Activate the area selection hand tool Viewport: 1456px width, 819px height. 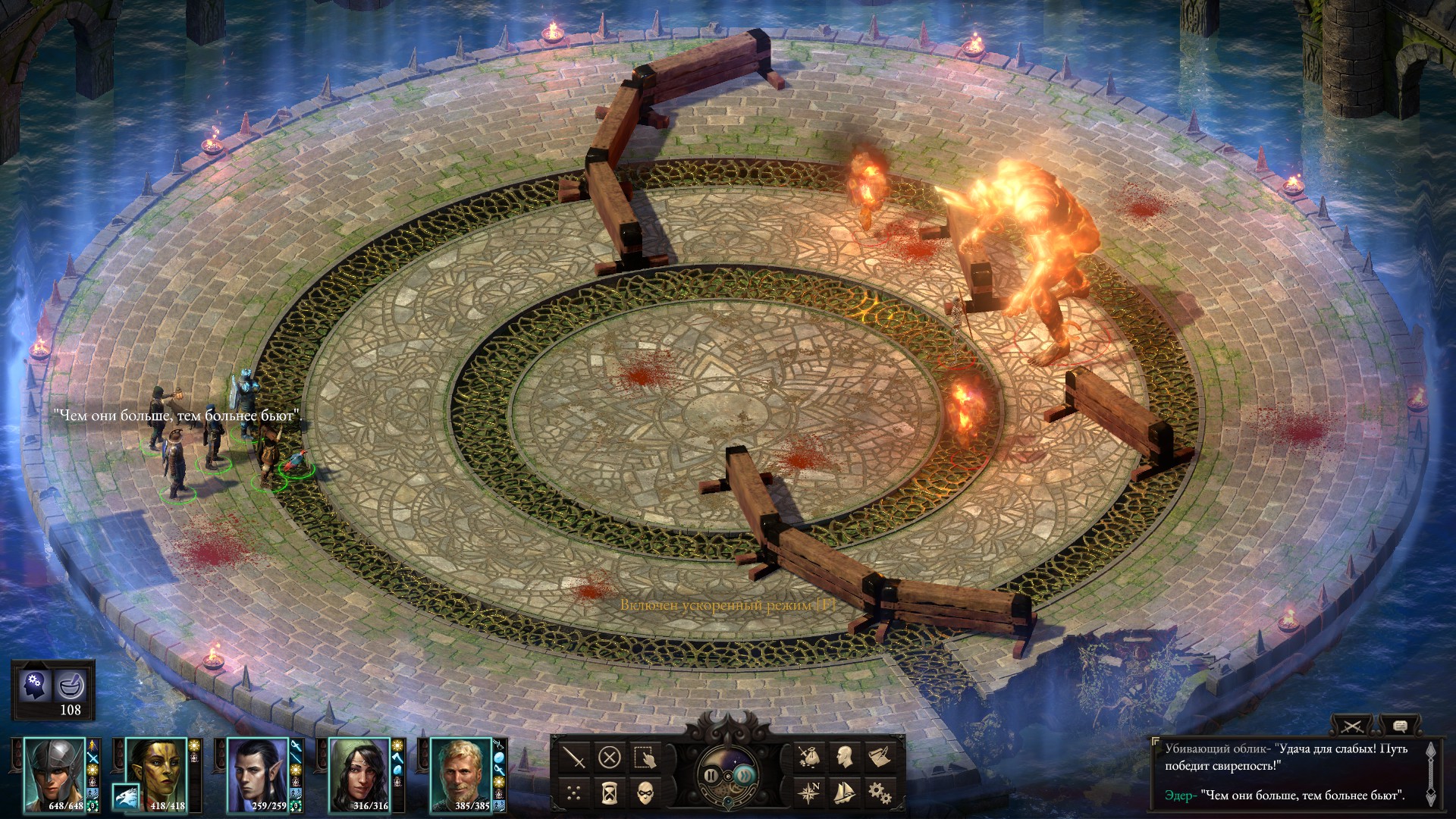click(645, 758)
